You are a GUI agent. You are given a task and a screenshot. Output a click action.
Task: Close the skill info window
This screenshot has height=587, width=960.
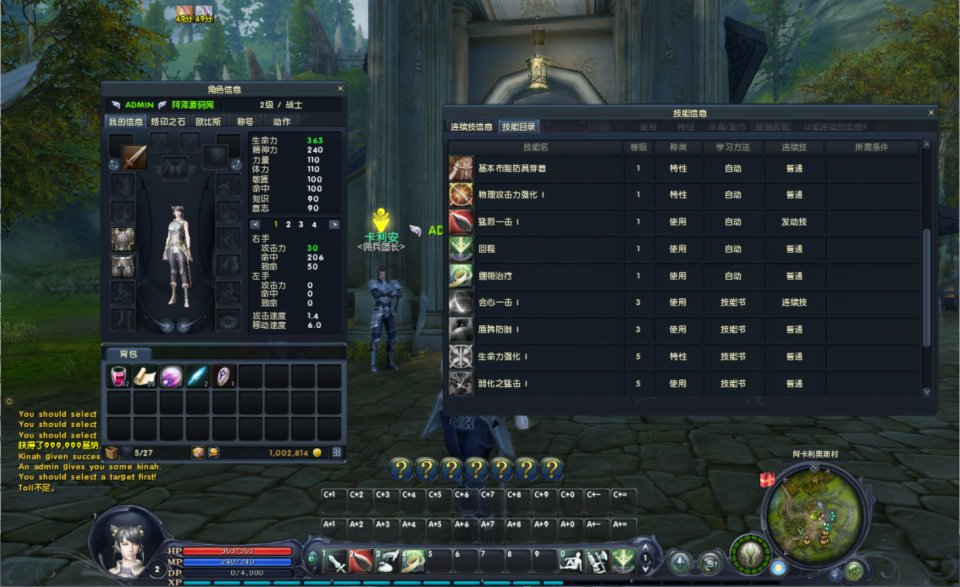pos(932,113)
